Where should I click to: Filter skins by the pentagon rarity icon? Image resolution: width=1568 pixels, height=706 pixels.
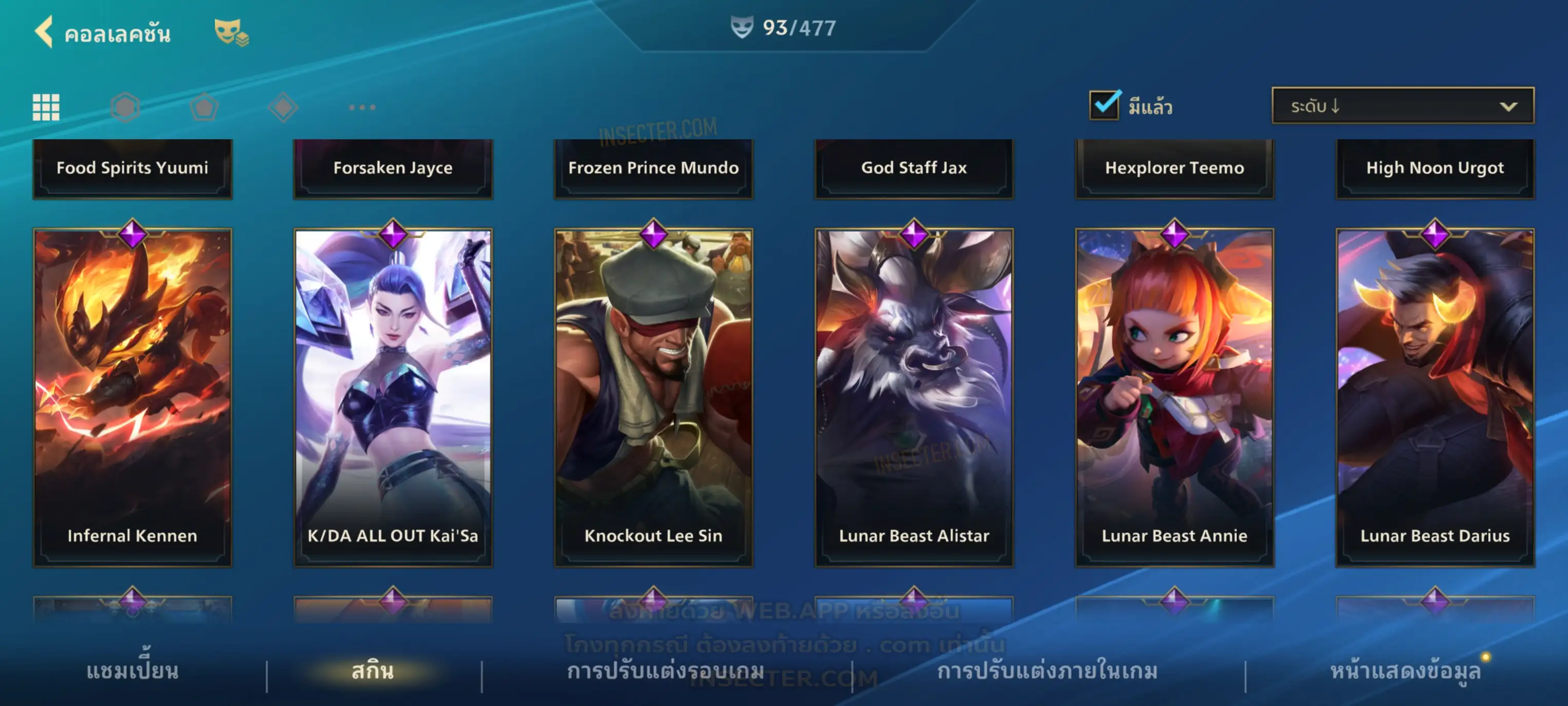click(204, 107)
